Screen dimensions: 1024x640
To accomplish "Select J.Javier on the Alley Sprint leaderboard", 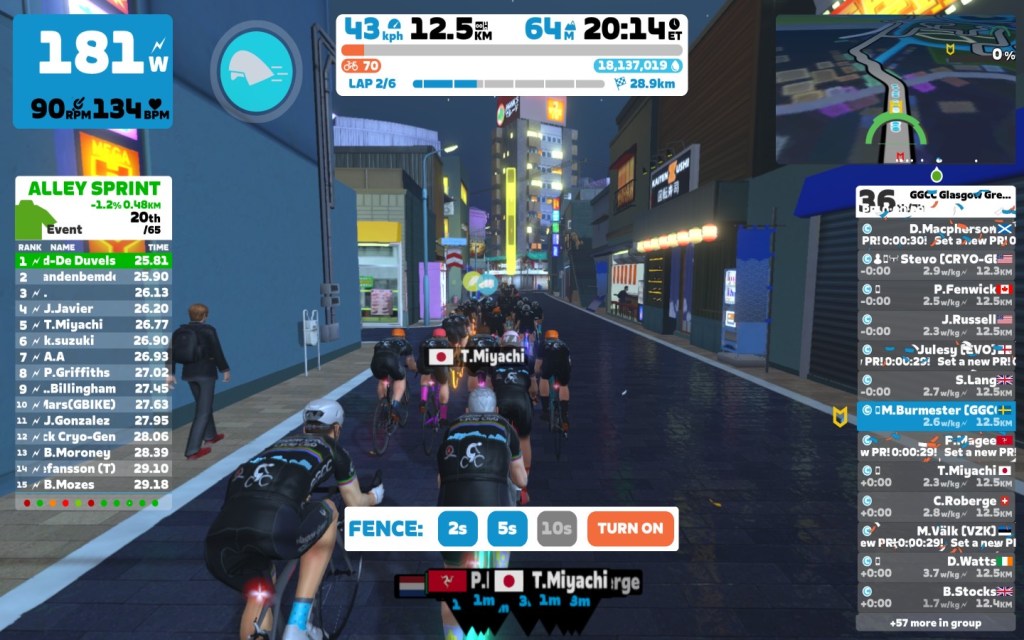I will point(93,308).
